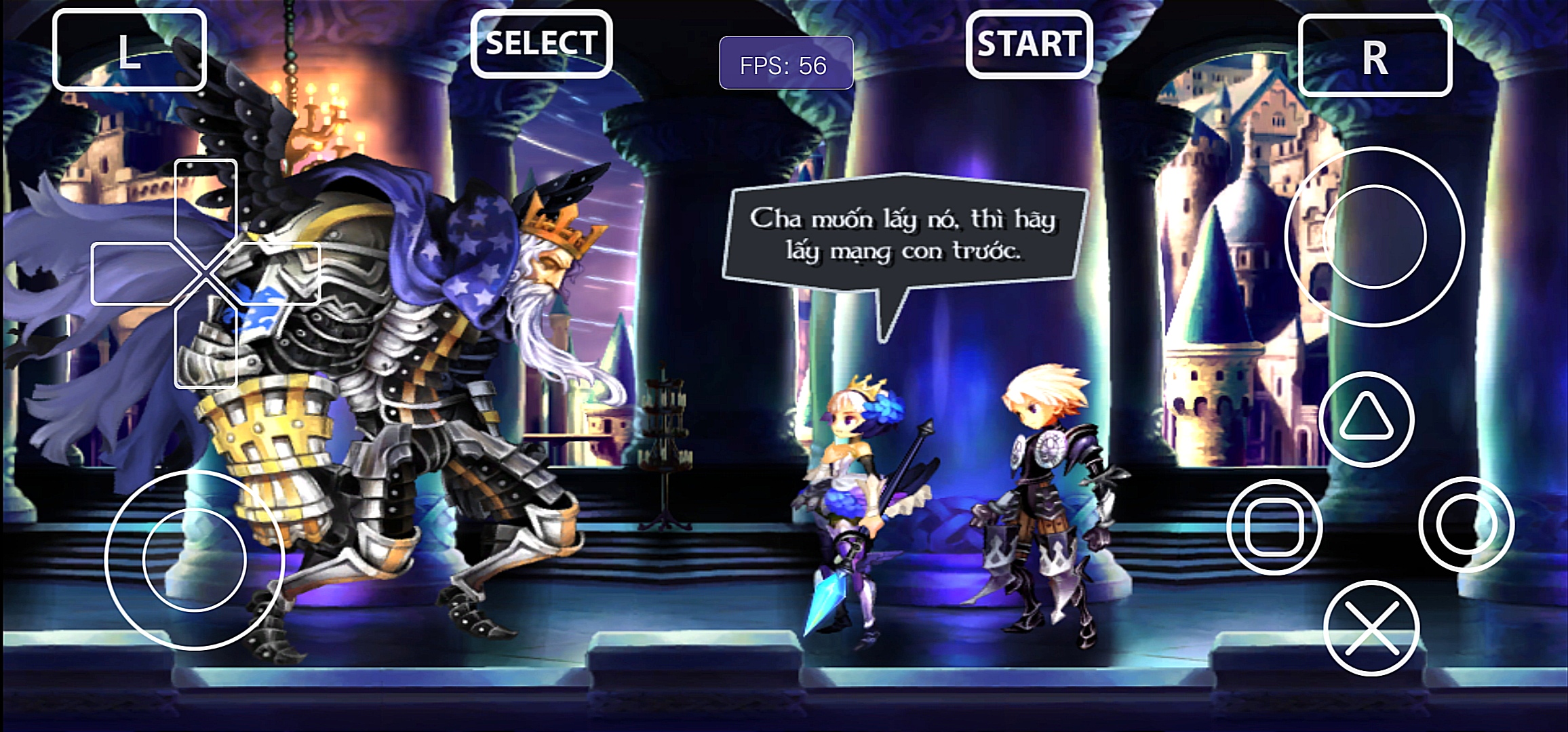Viewport: 1568px width, 732px height.
Task: Tap the cross face button
Action: (1371, 628)
